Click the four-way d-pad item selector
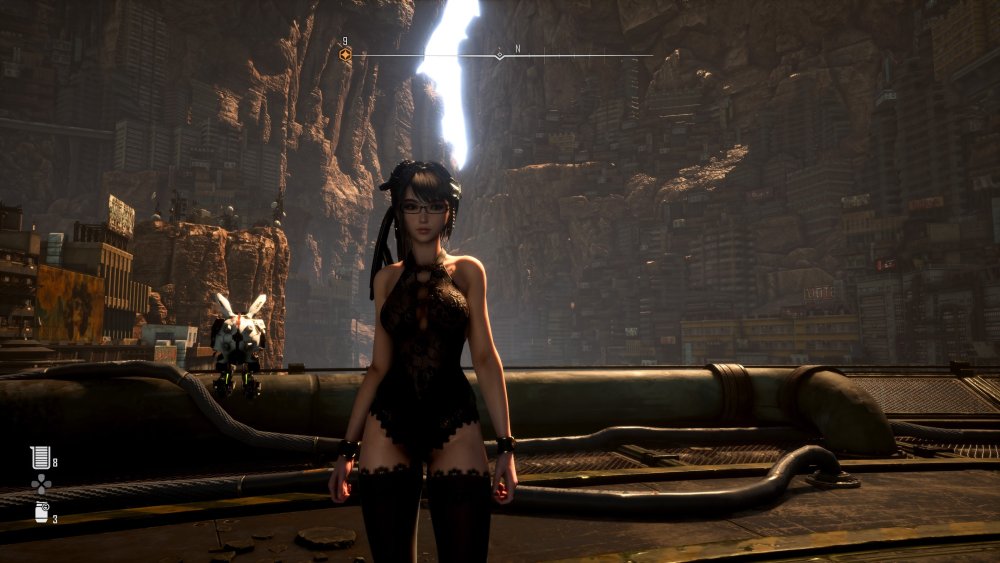Screen dimensions: 1000x563 coord(40,485)
